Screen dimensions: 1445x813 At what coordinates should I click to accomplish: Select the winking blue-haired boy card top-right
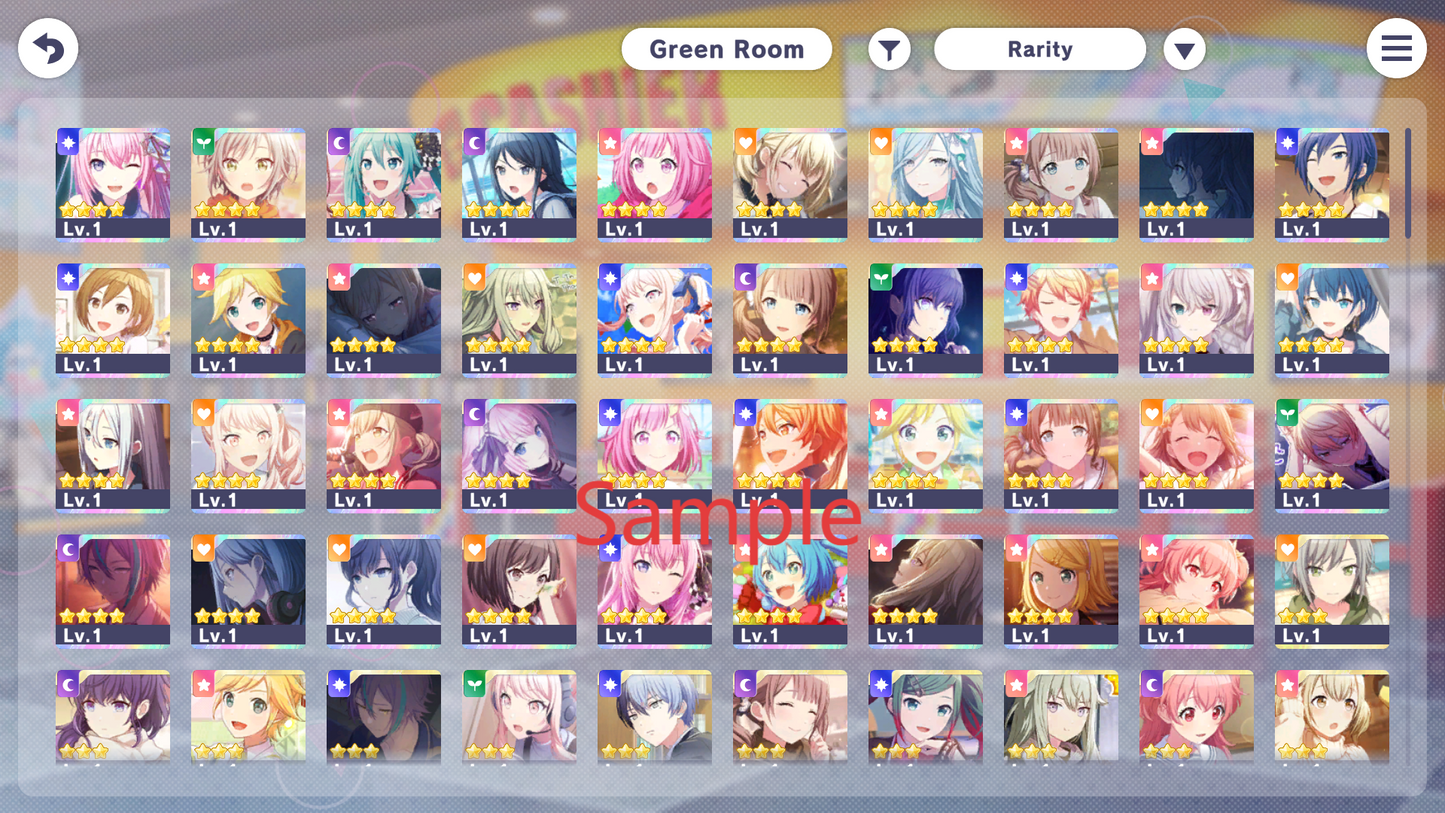1331,185
